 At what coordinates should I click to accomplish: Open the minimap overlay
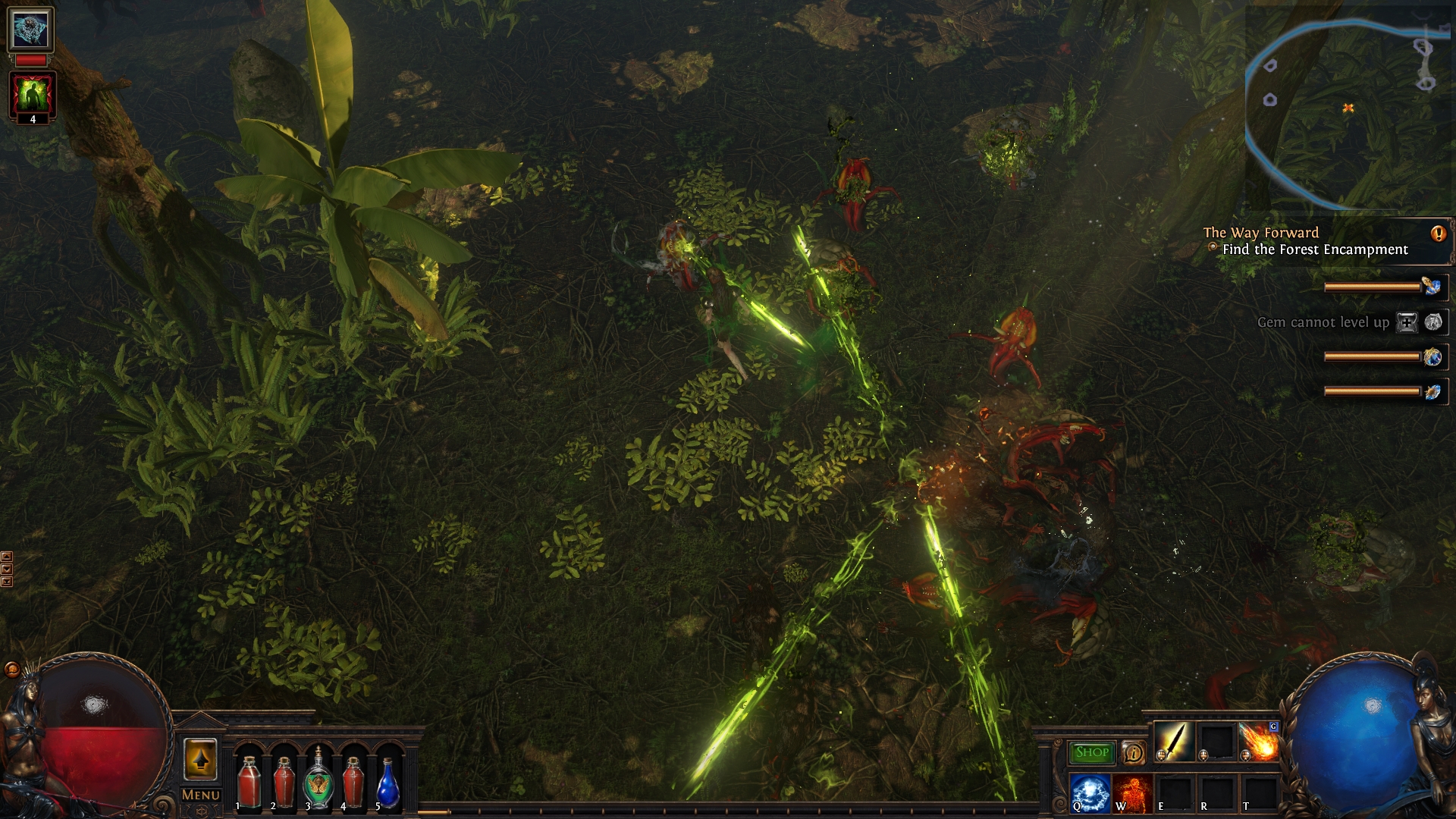coord(1348,108)
